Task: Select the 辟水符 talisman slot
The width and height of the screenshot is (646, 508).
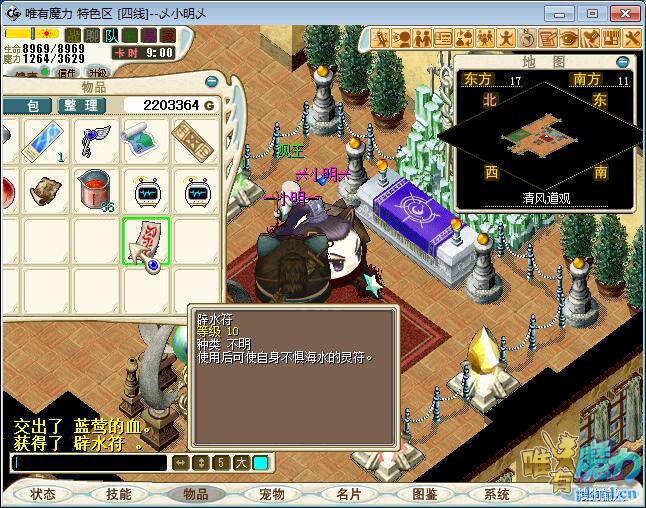Action: pyautogui.click(x=146, y=241)
